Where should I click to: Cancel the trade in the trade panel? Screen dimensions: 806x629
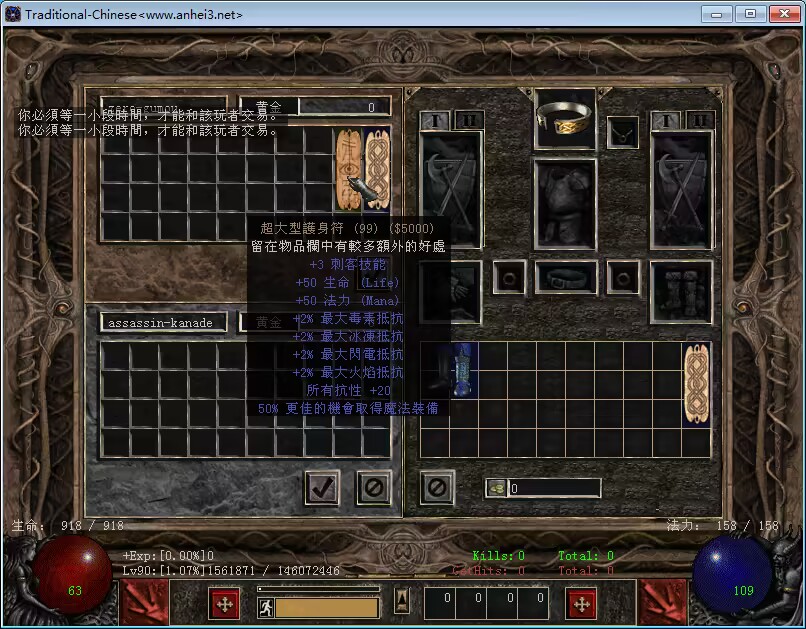tap(374, 487)
